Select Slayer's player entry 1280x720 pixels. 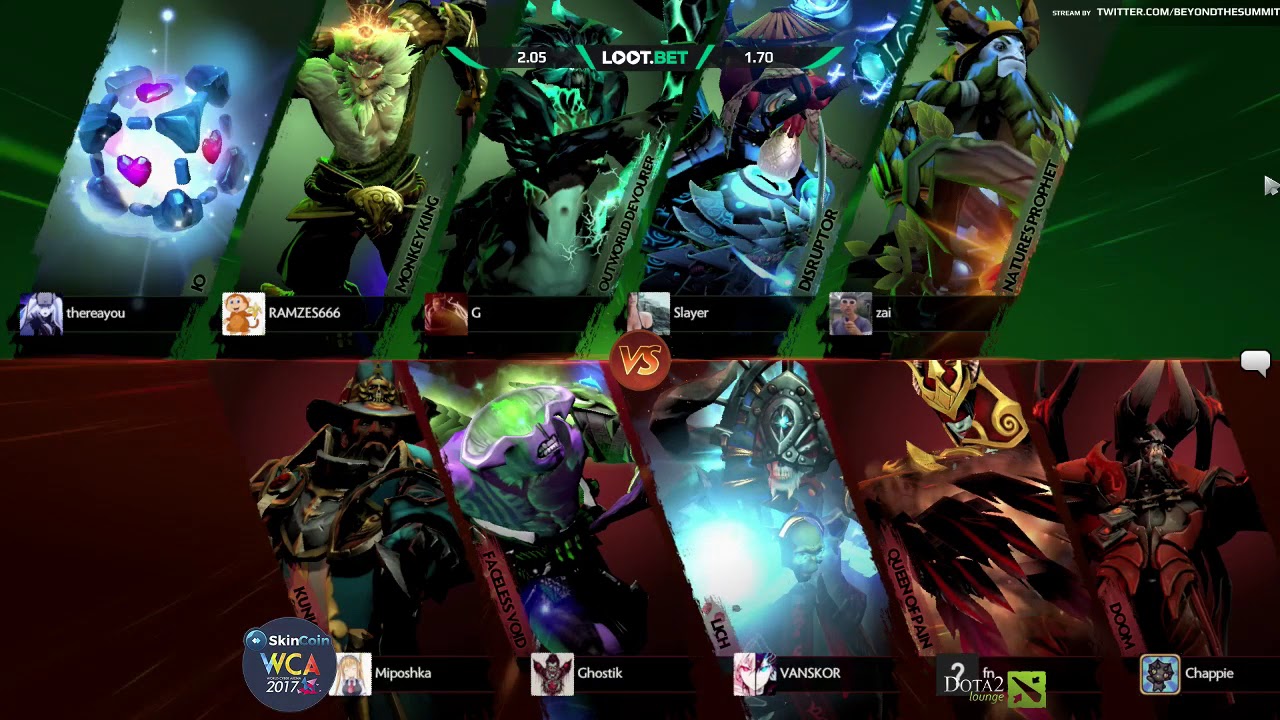690,313
